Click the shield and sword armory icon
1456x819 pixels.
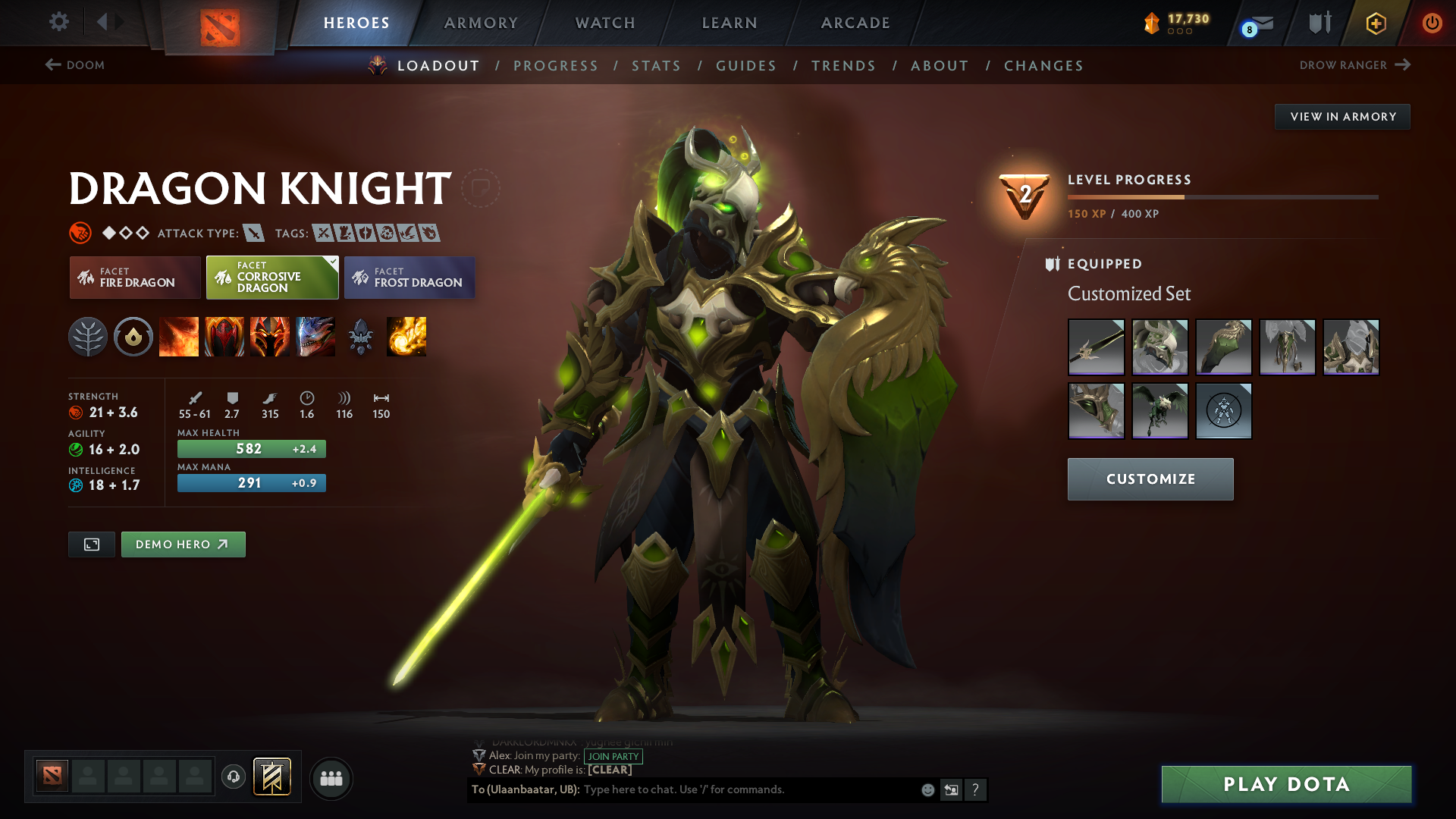1319,23
